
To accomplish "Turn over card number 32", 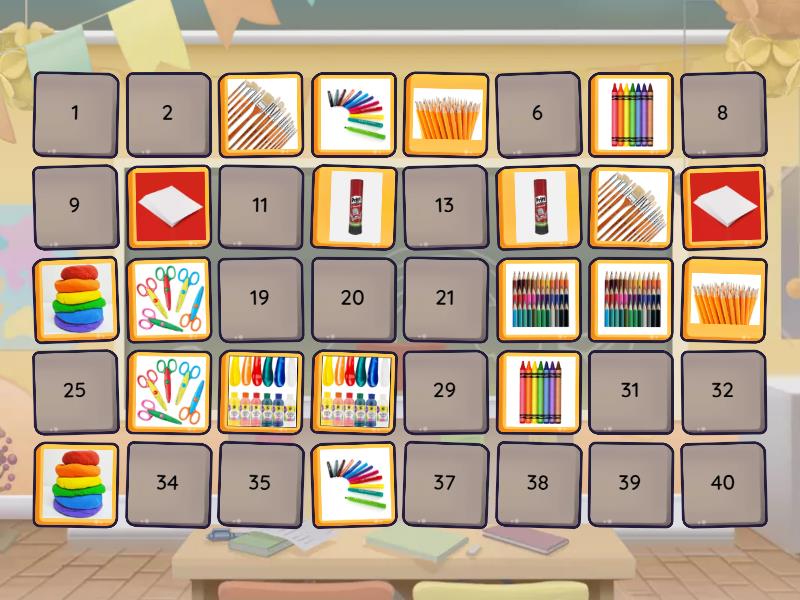I will [722, 391].
